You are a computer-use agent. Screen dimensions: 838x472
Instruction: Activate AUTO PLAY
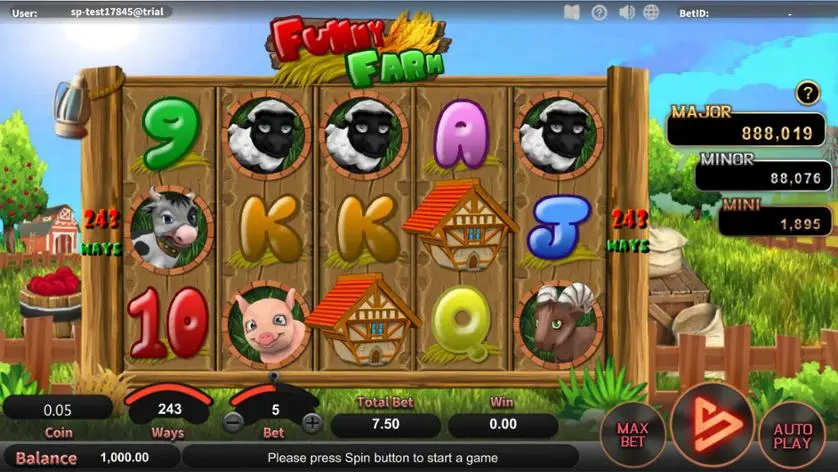pyautogui.click(x=793, y=436)
